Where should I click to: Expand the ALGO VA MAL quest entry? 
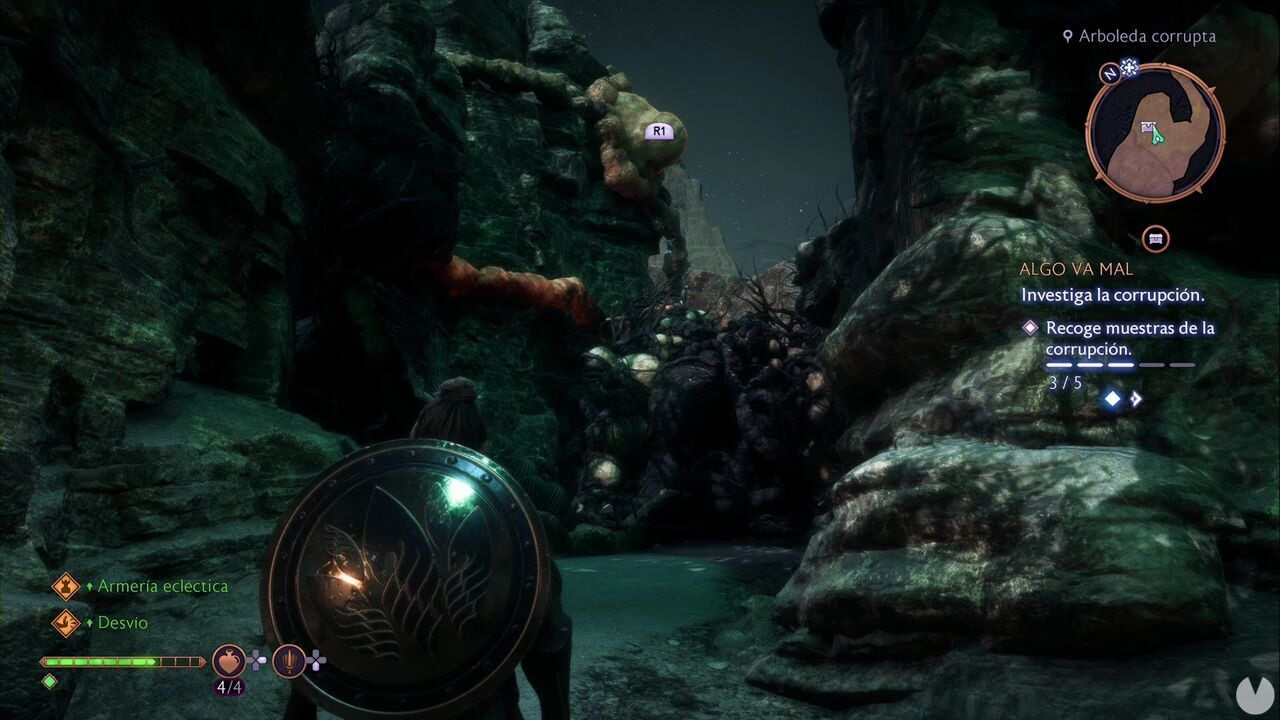(1075, 268)
